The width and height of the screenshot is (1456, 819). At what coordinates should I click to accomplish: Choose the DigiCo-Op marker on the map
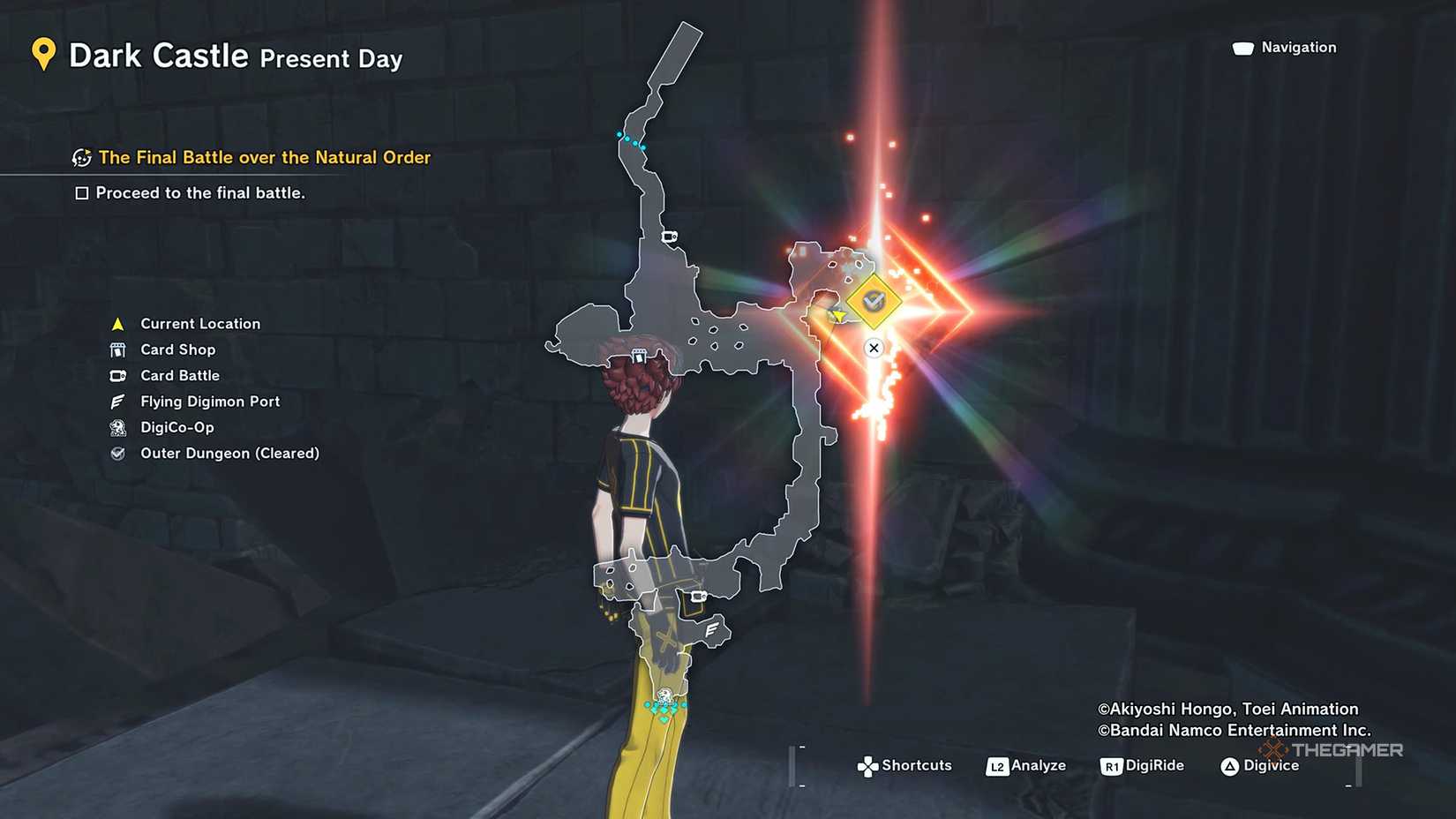point(664,696)
